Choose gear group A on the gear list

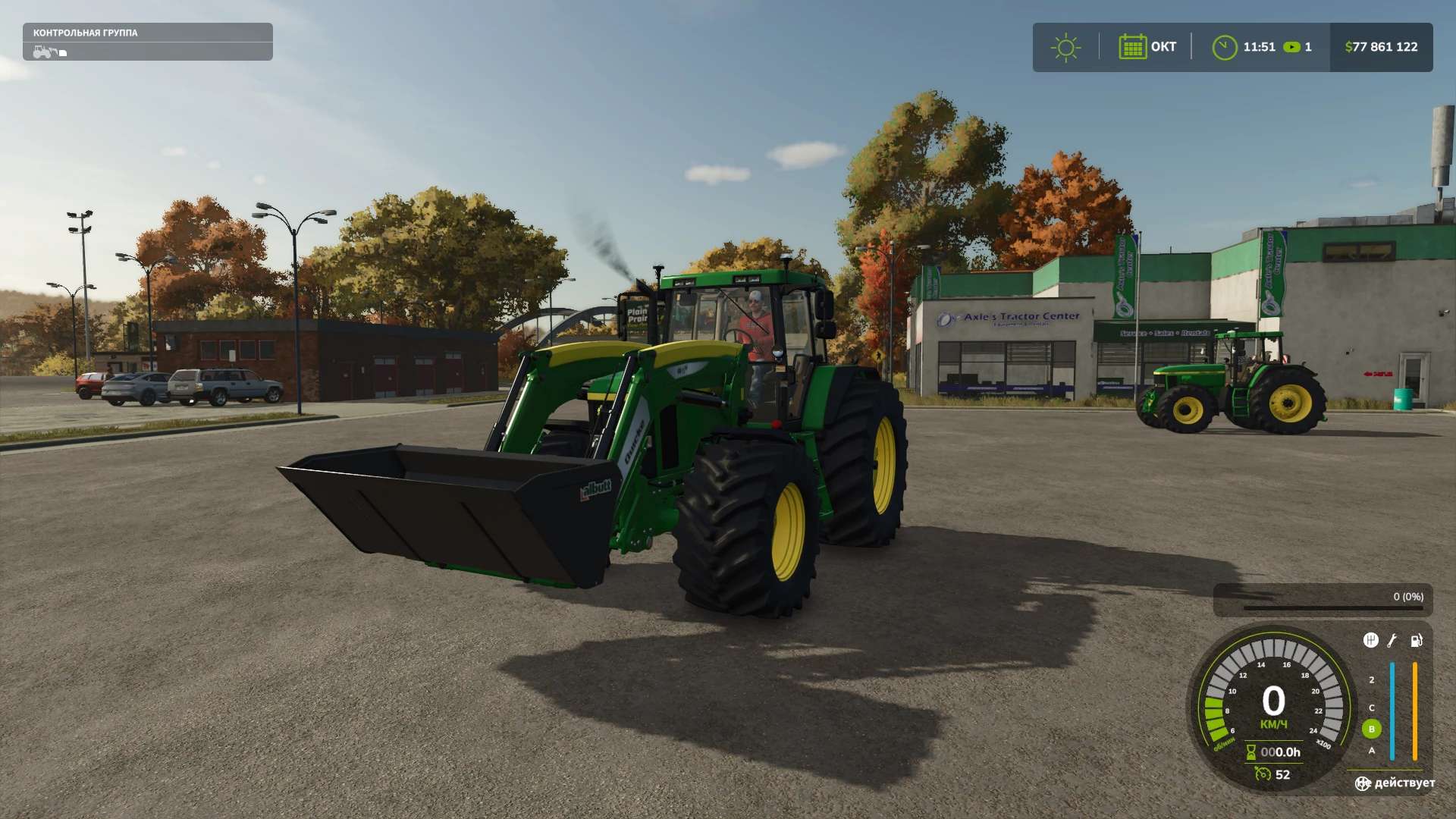click(1371, 751)
